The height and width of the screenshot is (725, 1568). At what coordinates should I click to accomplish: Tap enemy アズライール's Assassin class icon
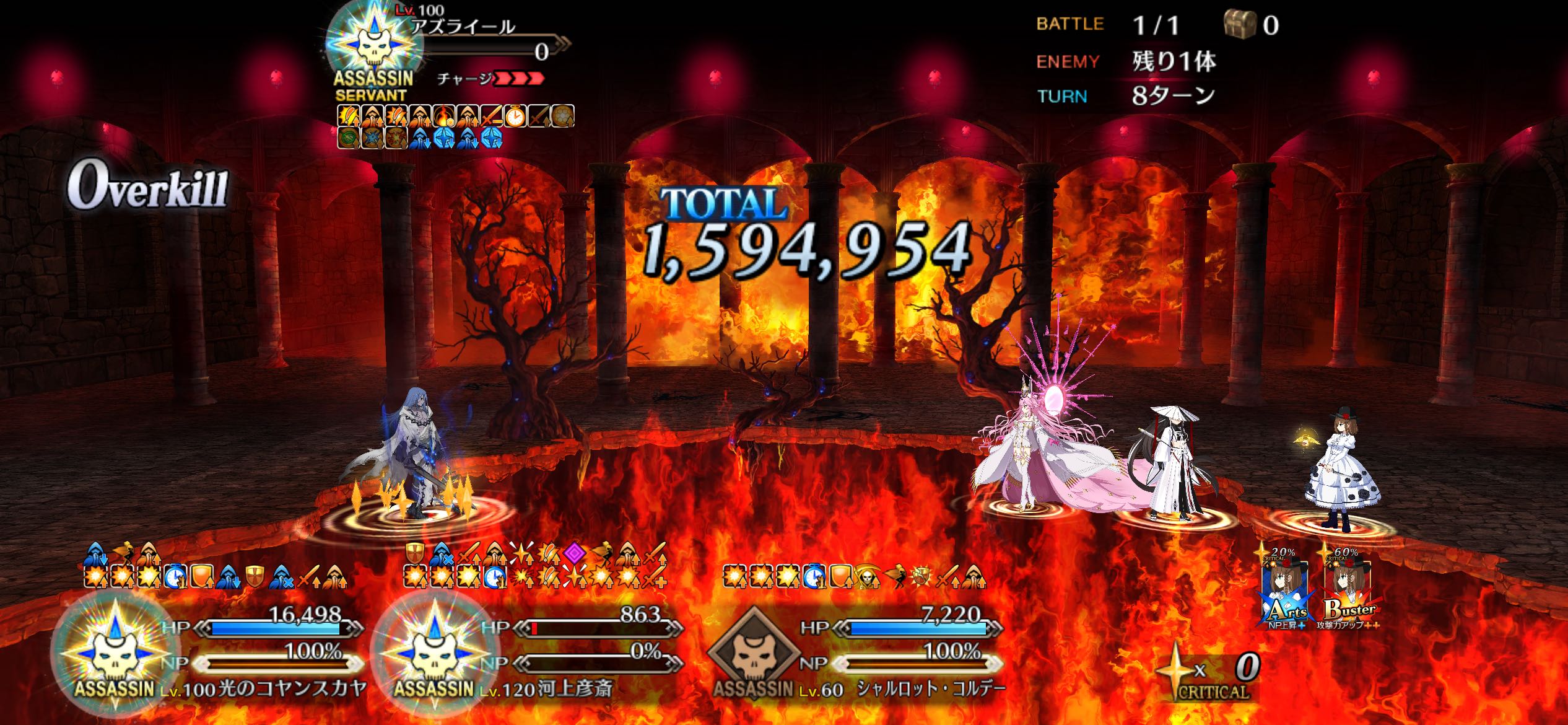373,42
